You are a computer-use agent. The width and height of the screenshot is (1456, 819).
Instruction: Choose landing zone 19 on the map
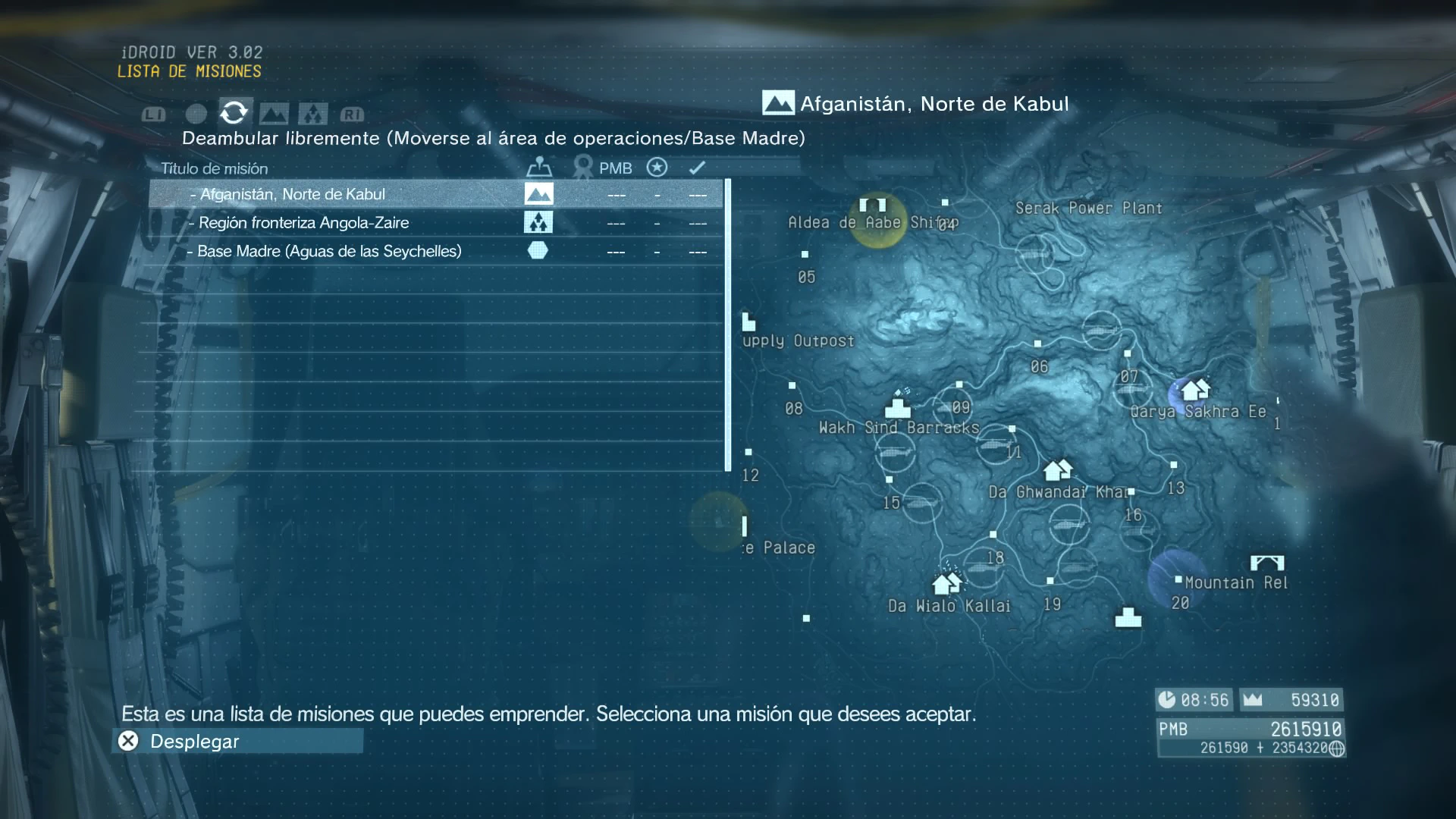tap(1050, 582)
